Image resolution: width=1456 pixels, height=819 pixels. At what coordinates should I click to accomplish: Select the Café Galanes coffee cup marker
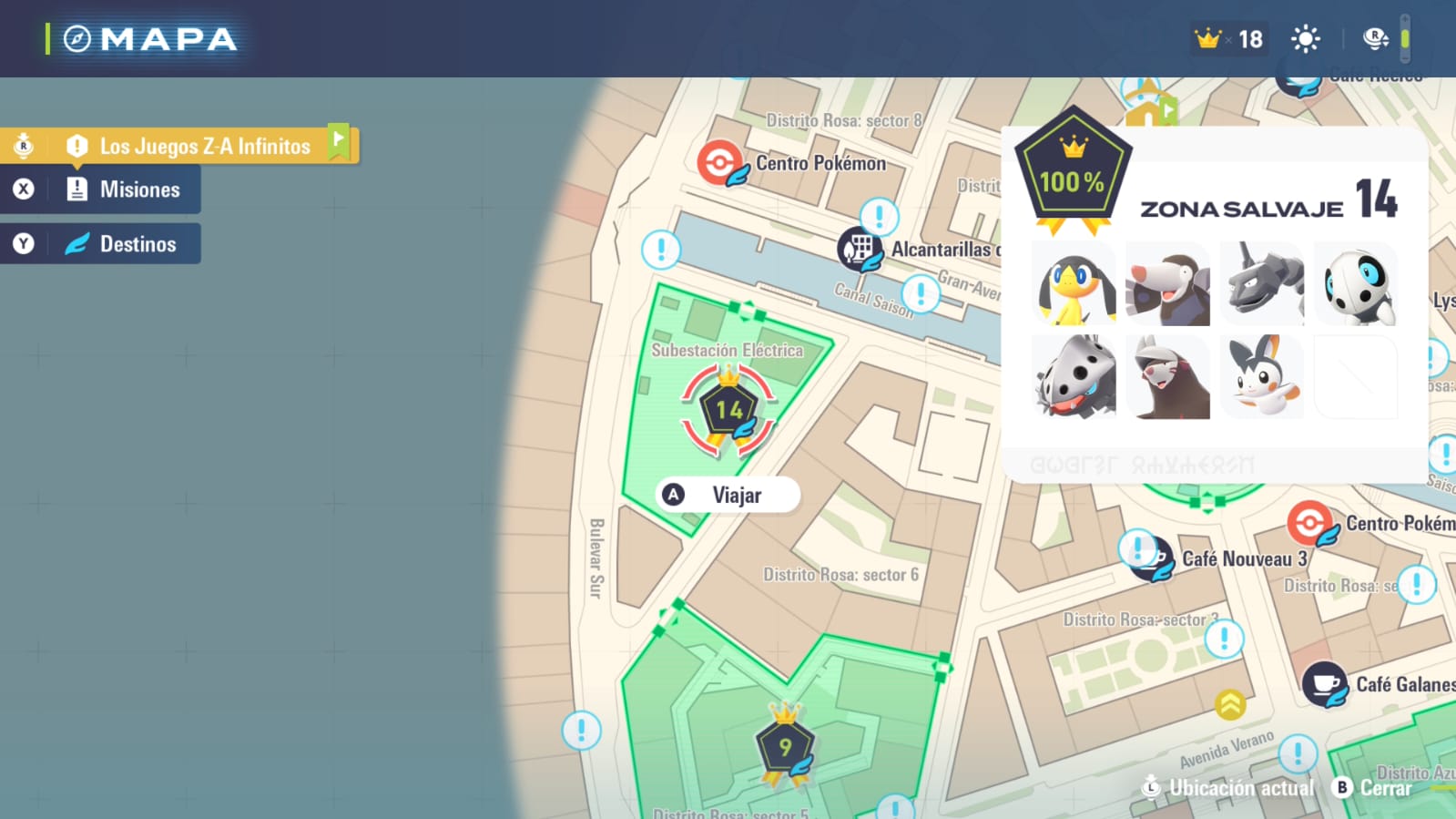[x=1324, y=684]
